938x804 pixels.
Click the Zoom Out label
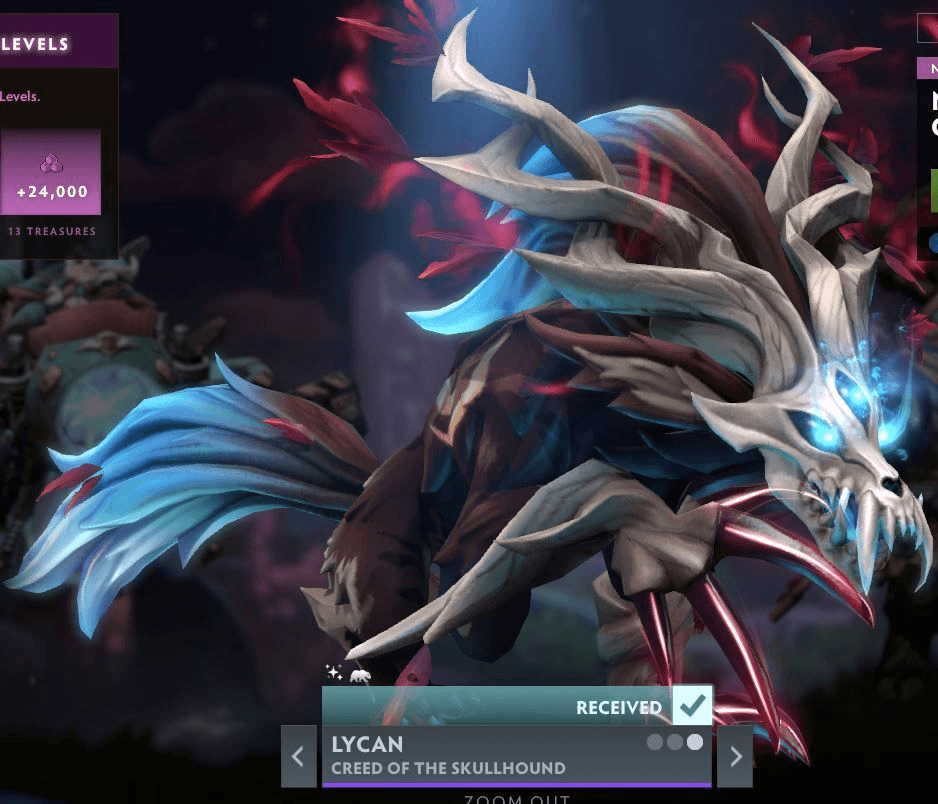click(x=516, y=799)
